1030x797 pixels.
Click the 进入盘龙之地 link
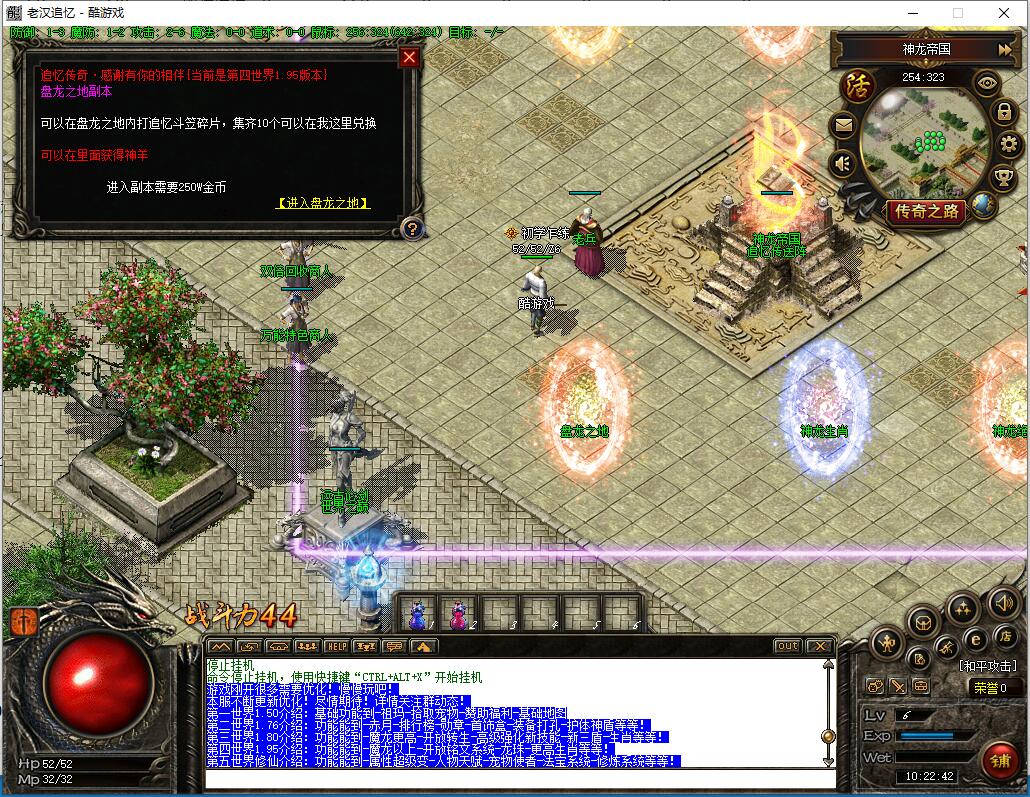323,203
